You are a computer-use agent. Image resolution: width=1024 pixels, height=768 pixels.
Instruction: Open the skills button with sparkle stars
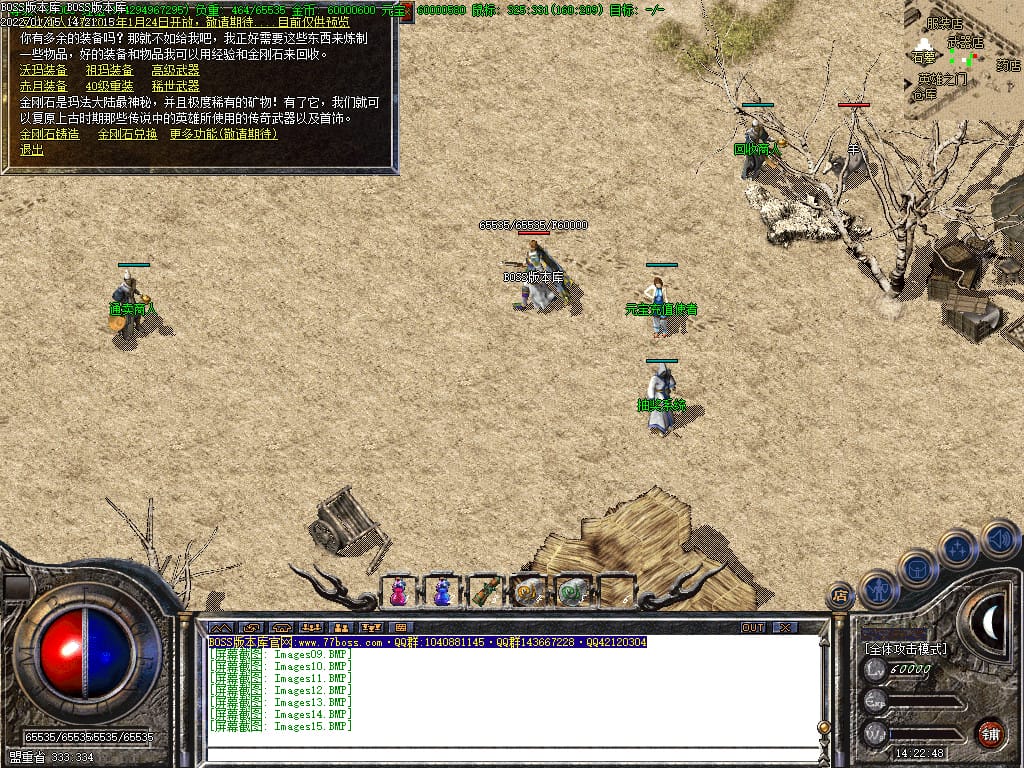pyautogui.click(x=958, y=549)
